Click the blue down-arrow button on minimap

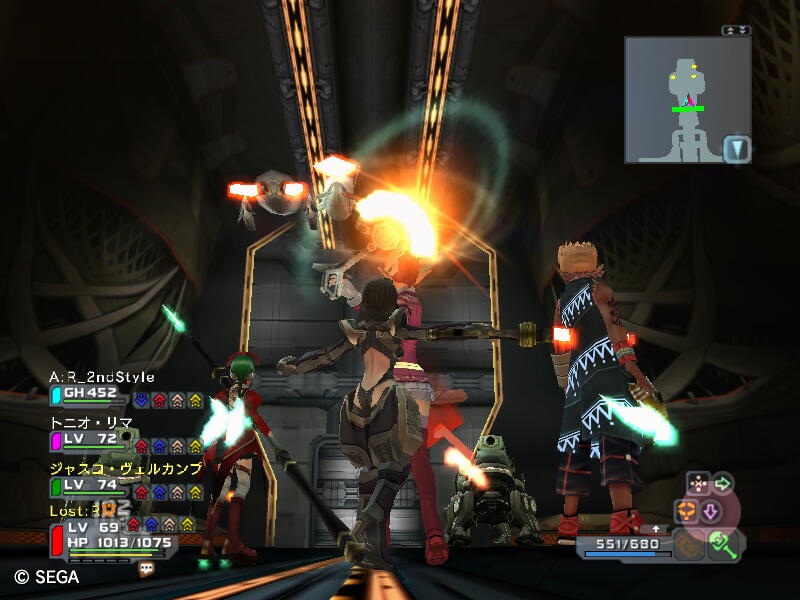736,149
